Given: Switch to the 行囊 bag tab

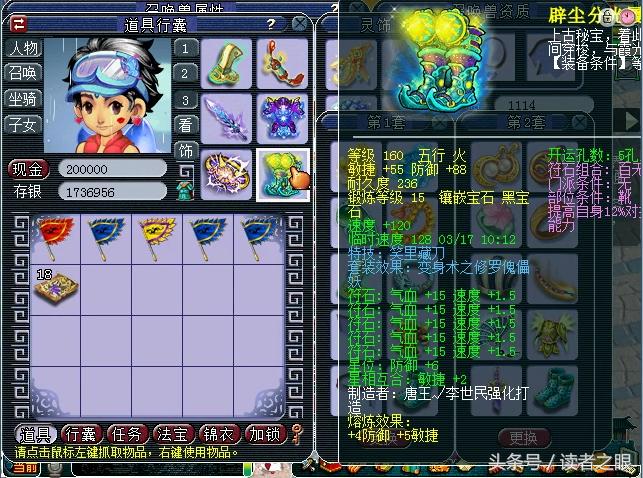Looking at the screenshot, I should (x=80, y=434).
